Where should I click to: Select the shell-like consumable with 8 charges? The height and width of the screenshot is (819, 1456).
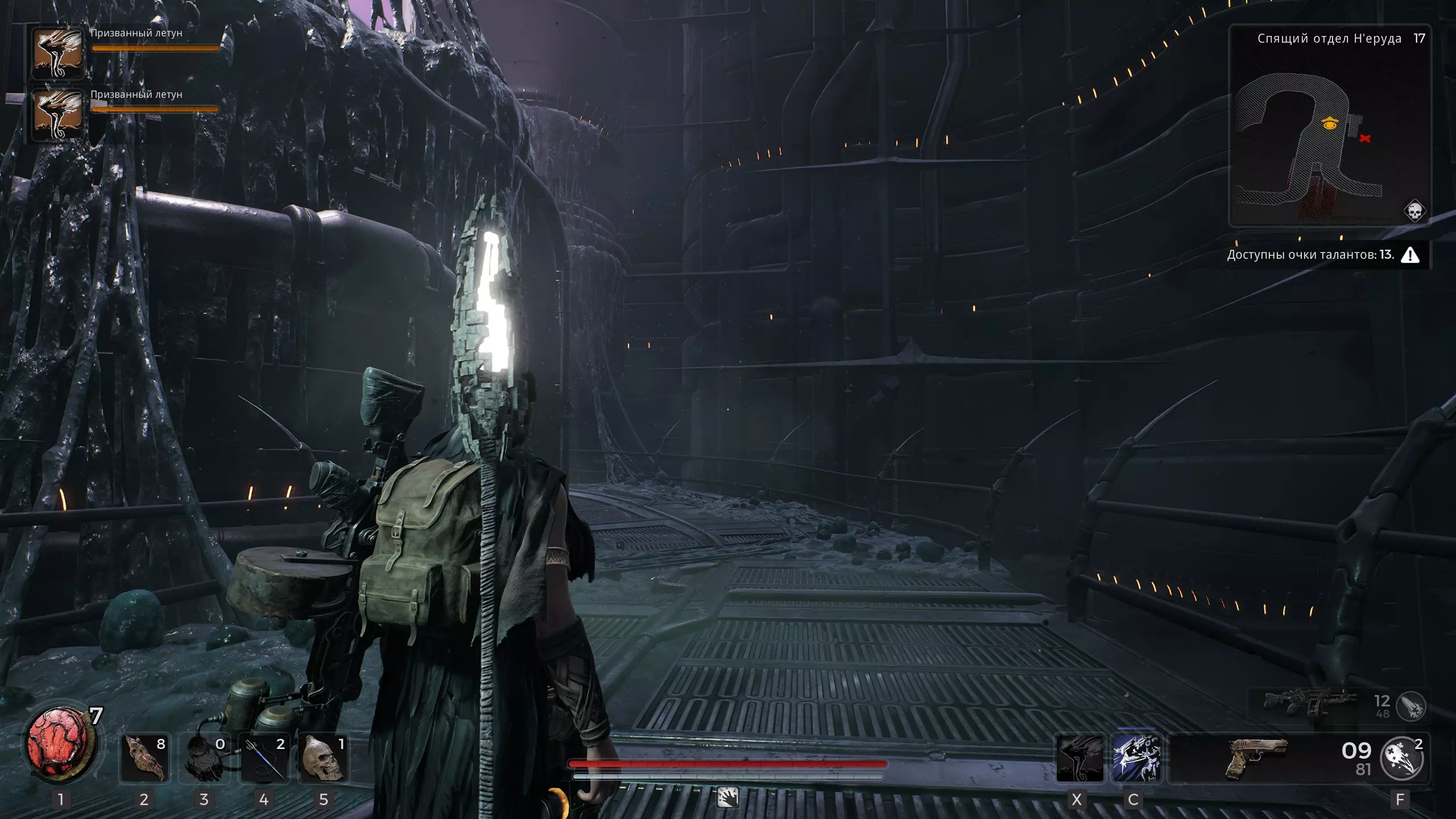click(x=144, y=758)
